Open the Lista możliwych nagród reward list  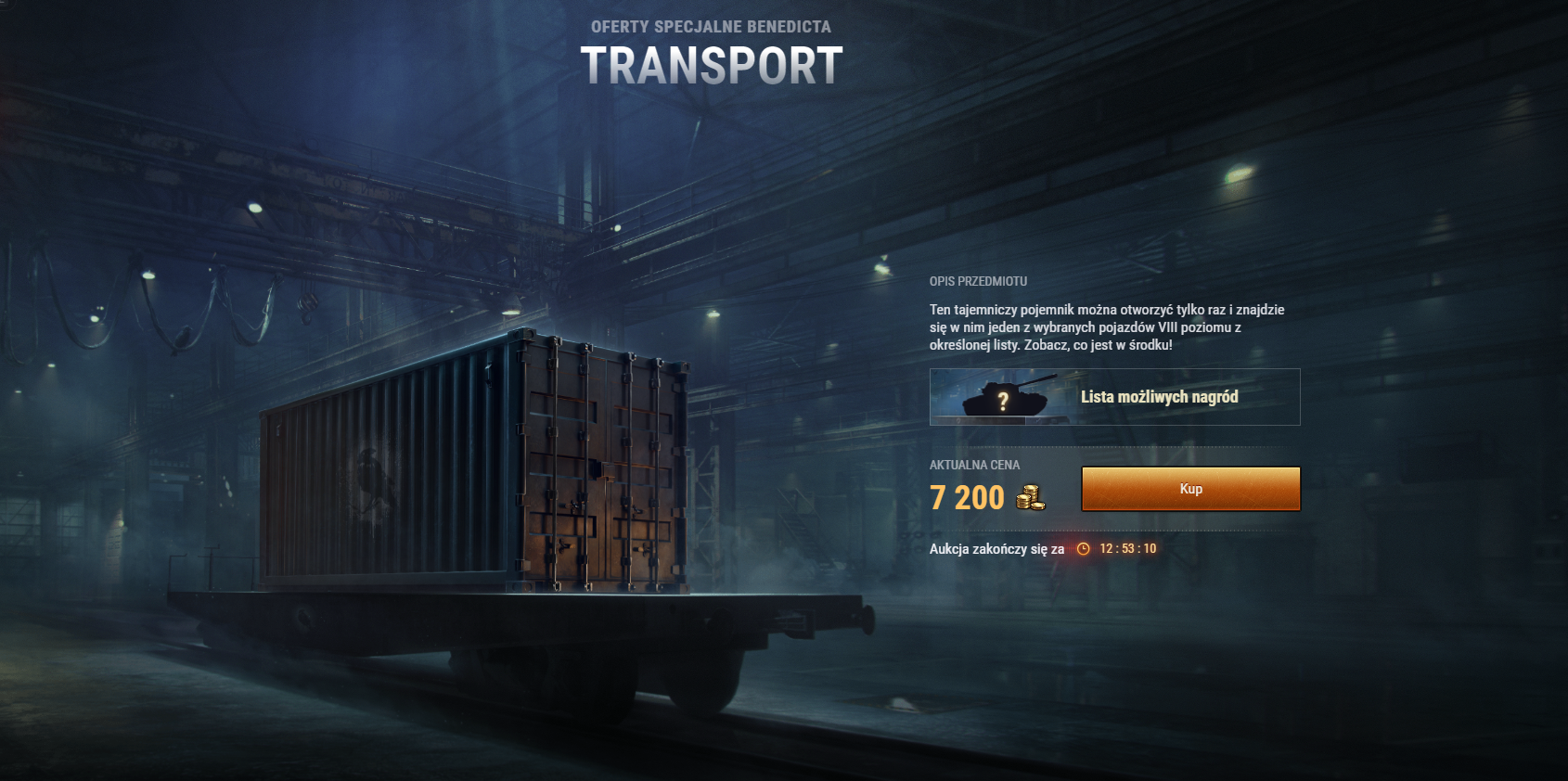[1114, 397]
